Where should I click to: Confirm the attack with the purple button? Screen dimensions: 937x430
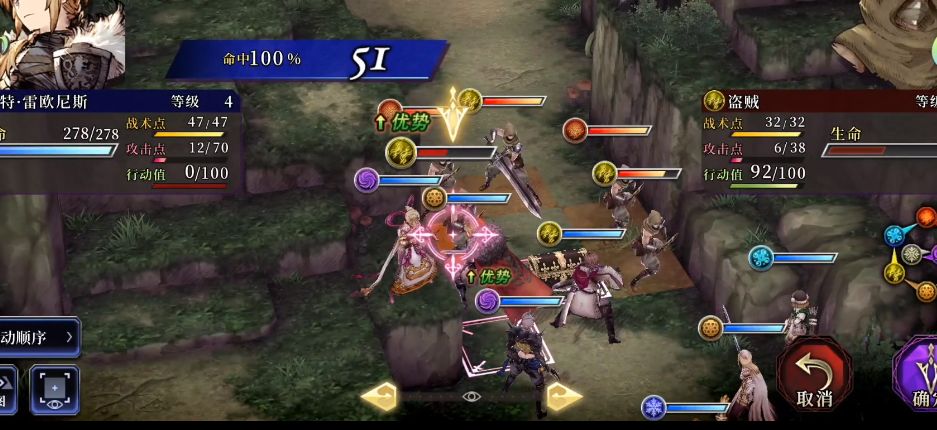click(918, 379)
